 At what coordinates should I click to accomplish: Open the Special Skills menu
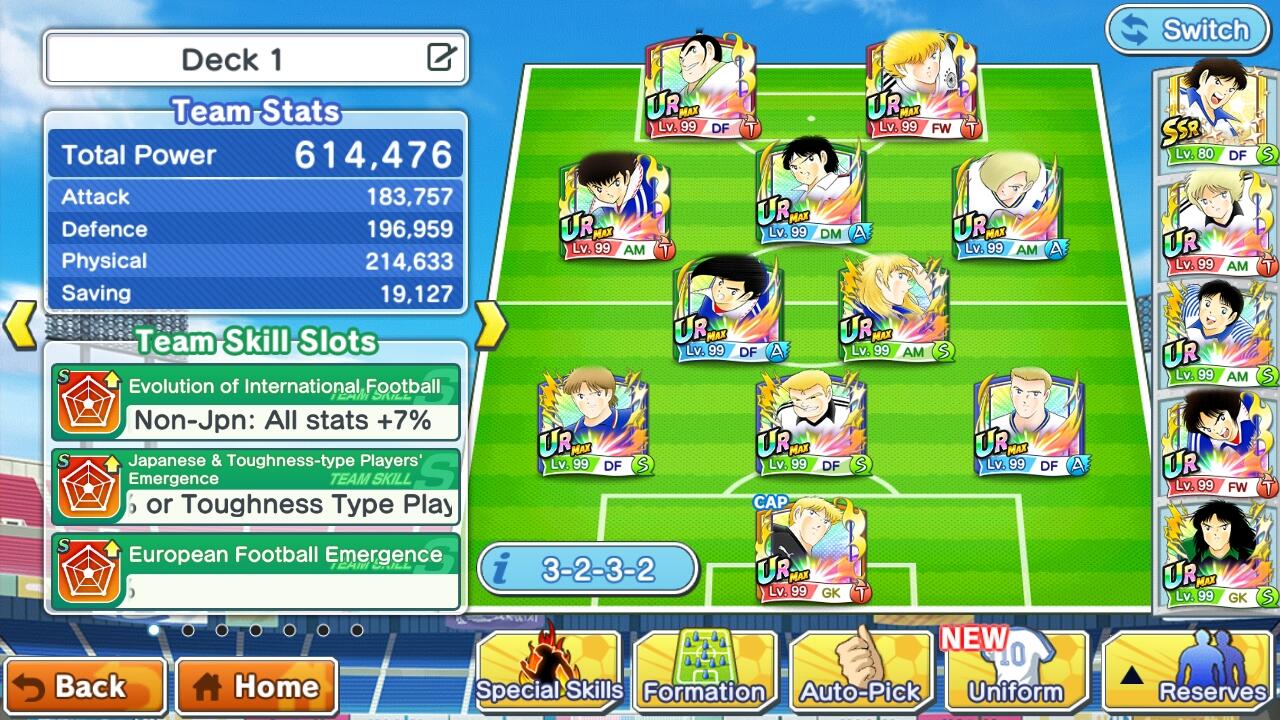tap(549, 670)
